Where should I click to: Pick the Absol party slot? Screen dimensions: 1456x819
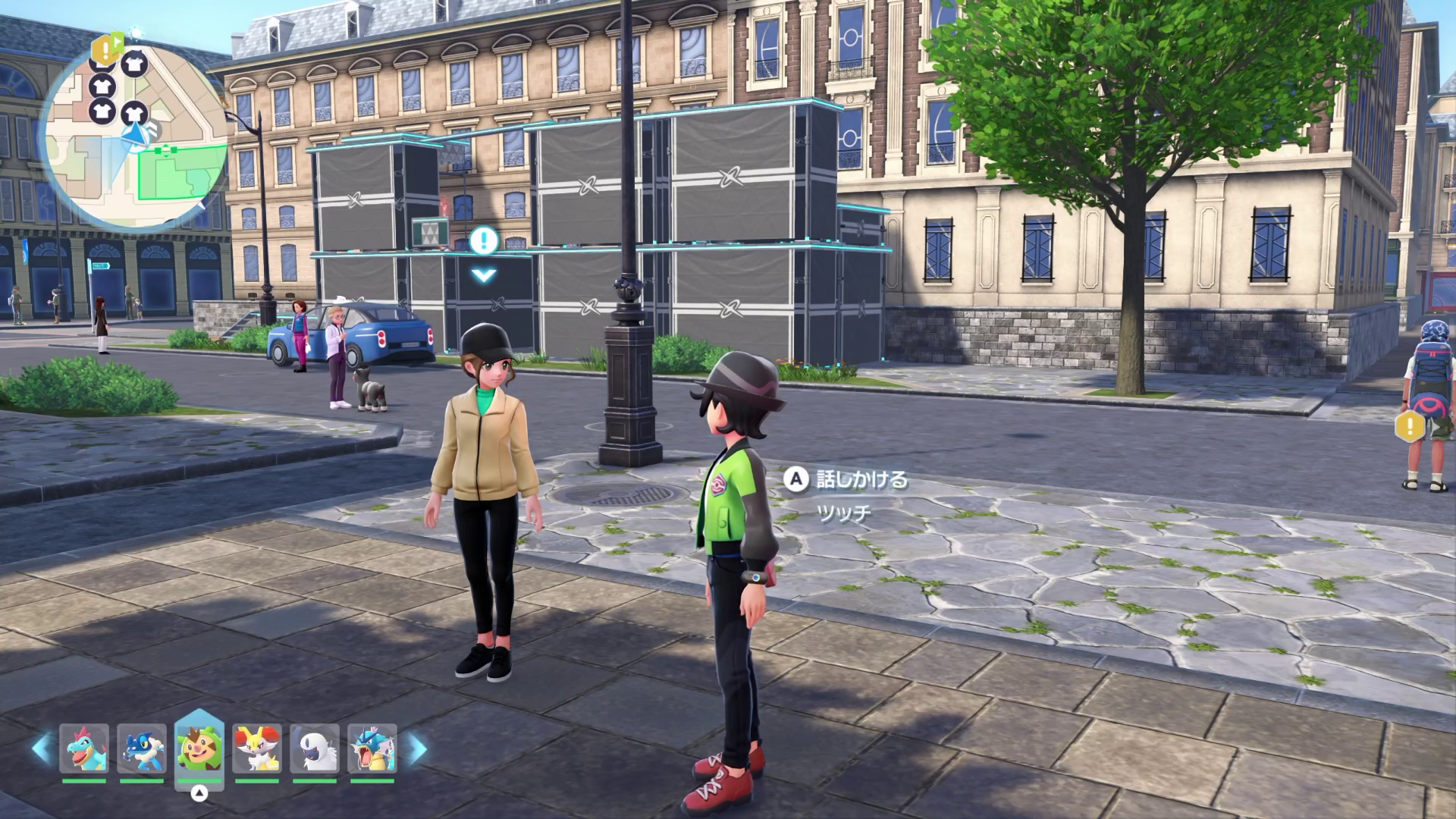coord(314,748)
